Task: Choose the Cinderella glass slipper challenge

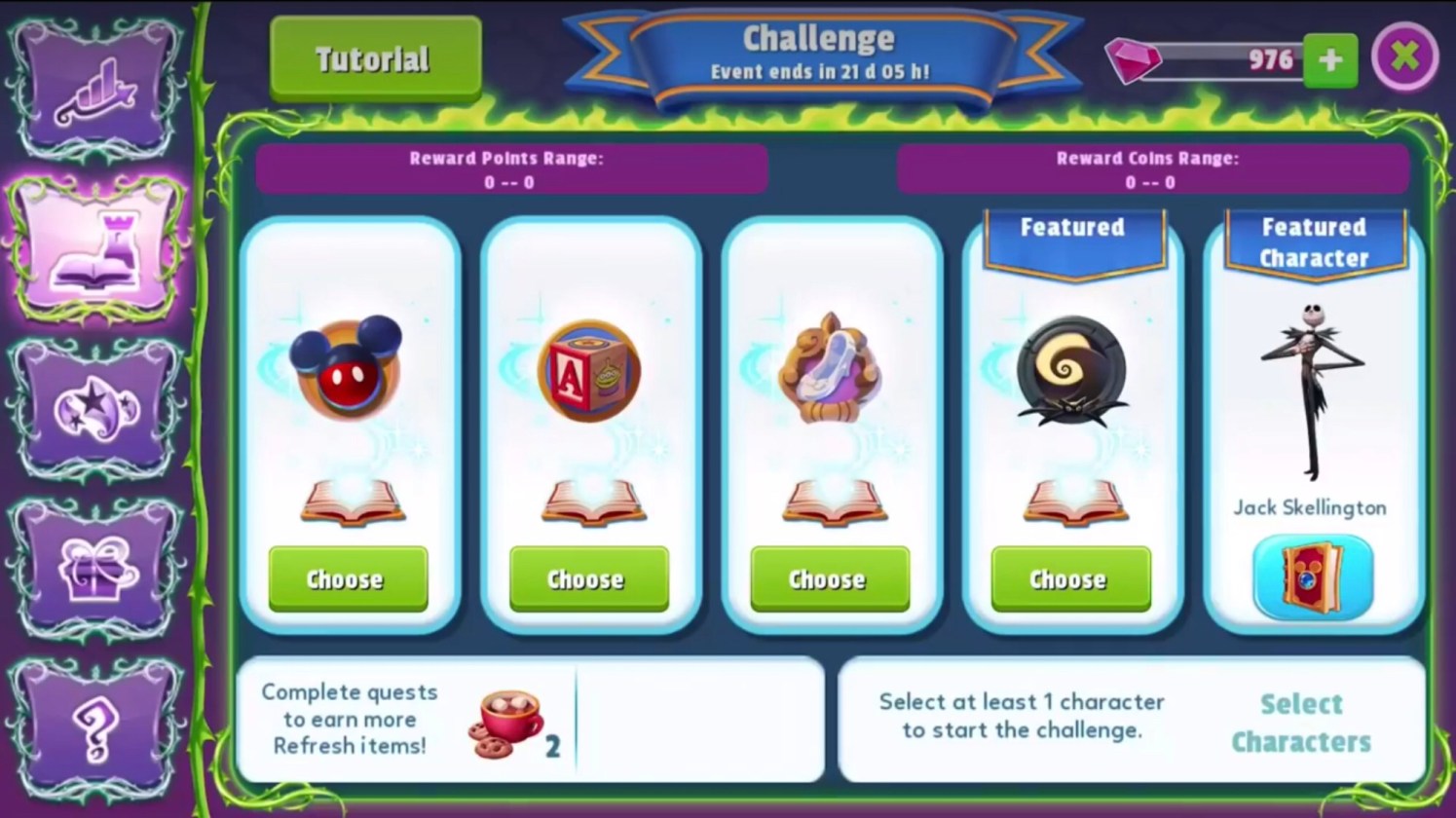Action: click(829, 579)
